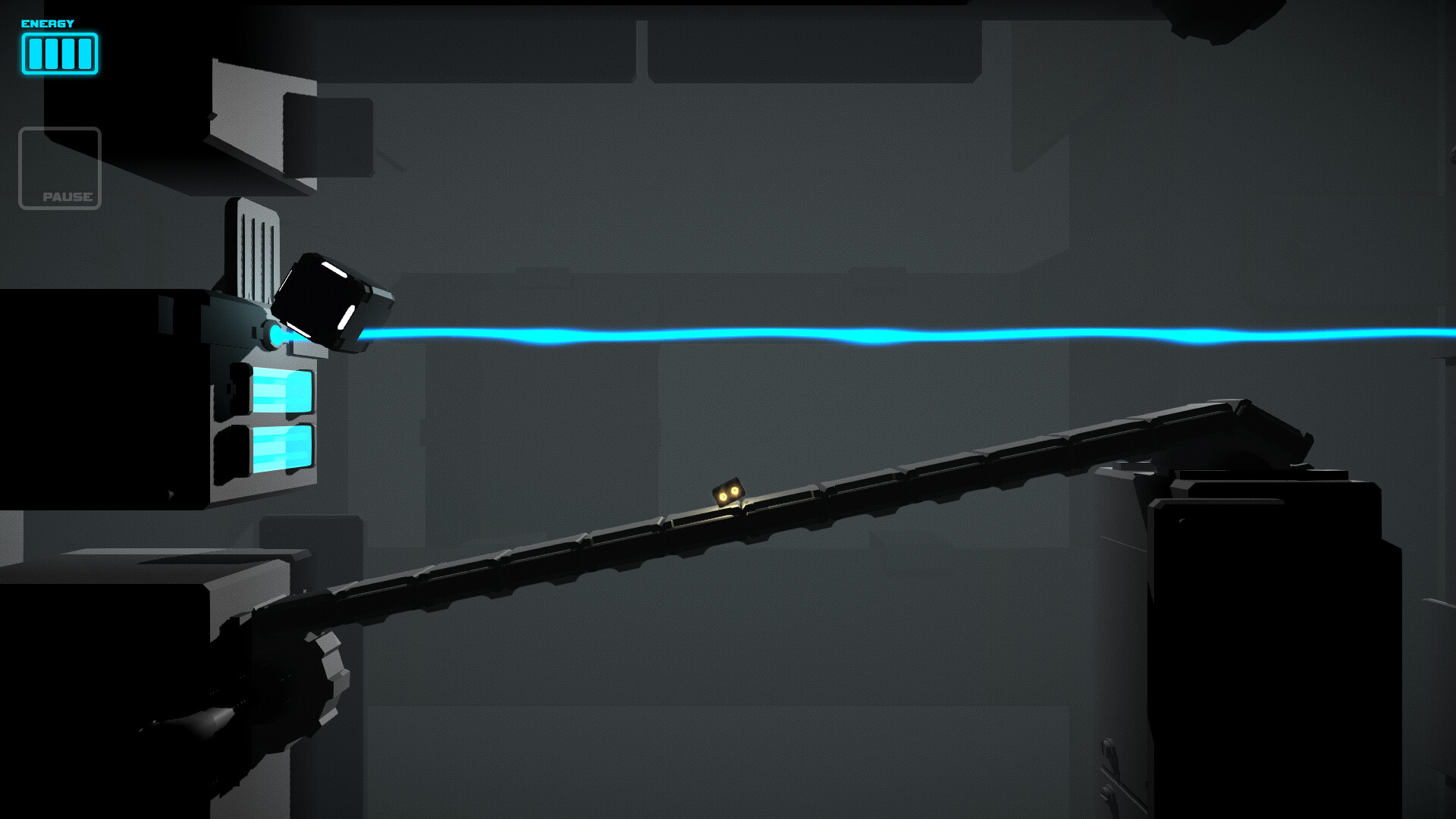
Task: Click the ENERGY label text
Action: pyautogui.click(x=45, y=23)
